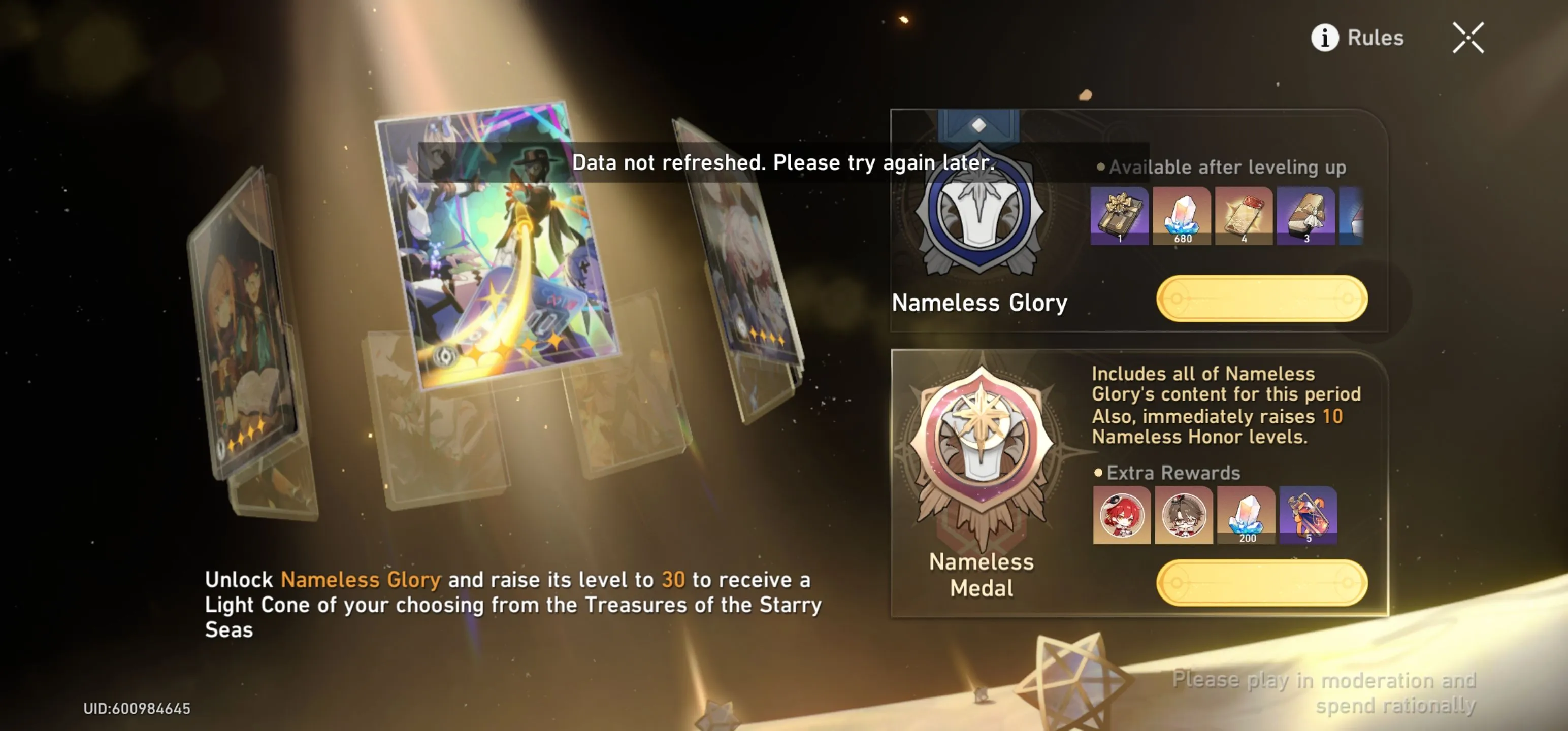Click the Nameless Glory gold purchase button
This screenshot has width=1568, height=731.
(1261, 298)
